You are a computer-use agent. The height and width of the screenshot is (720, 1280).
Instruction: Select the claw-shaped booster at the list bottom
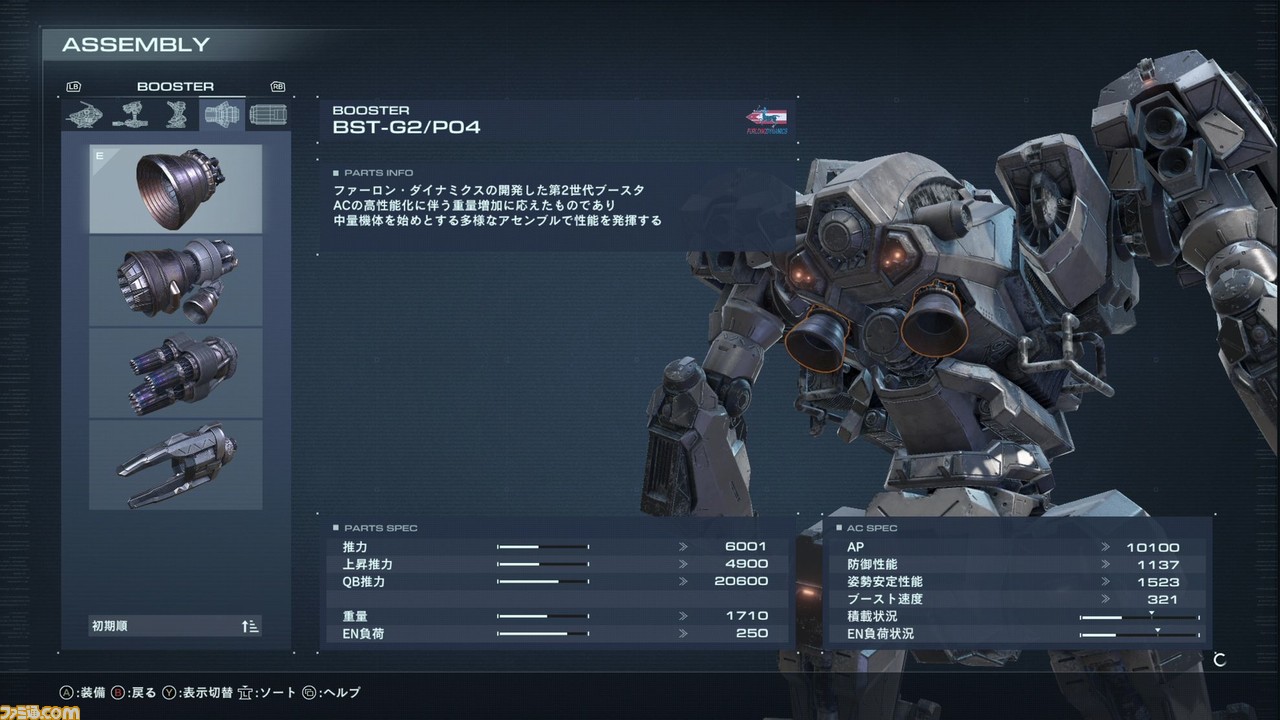[176, 465]
